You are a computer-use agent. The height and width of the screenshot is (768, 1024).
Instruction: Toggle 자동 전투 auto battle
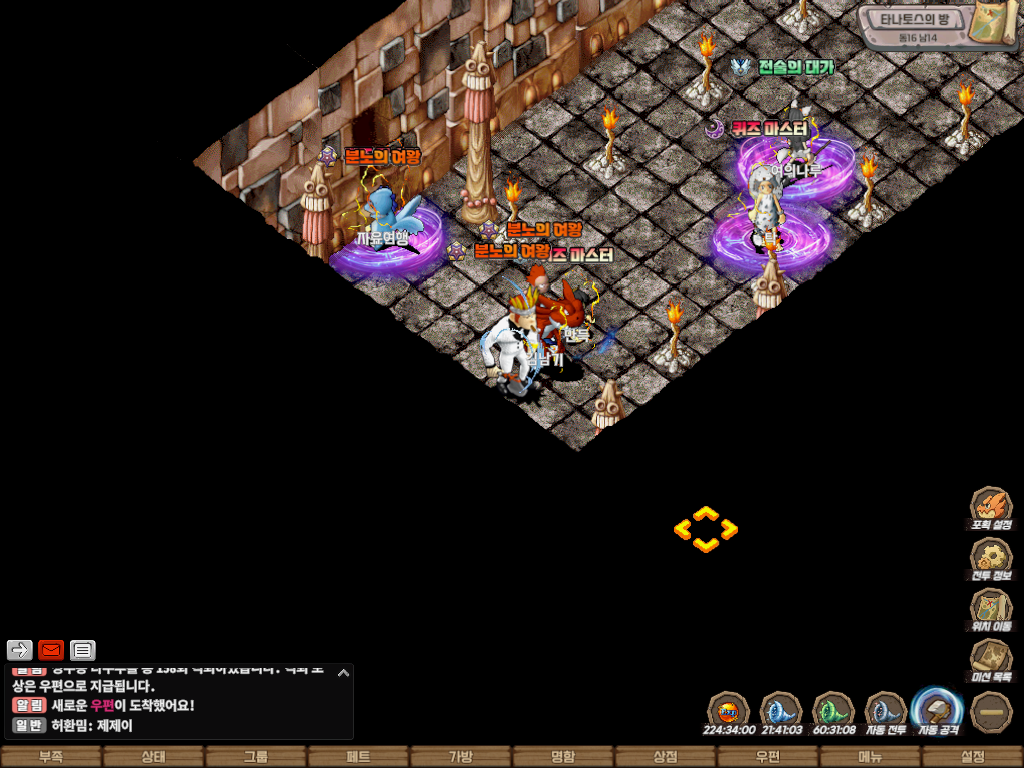tap(885, 713)
